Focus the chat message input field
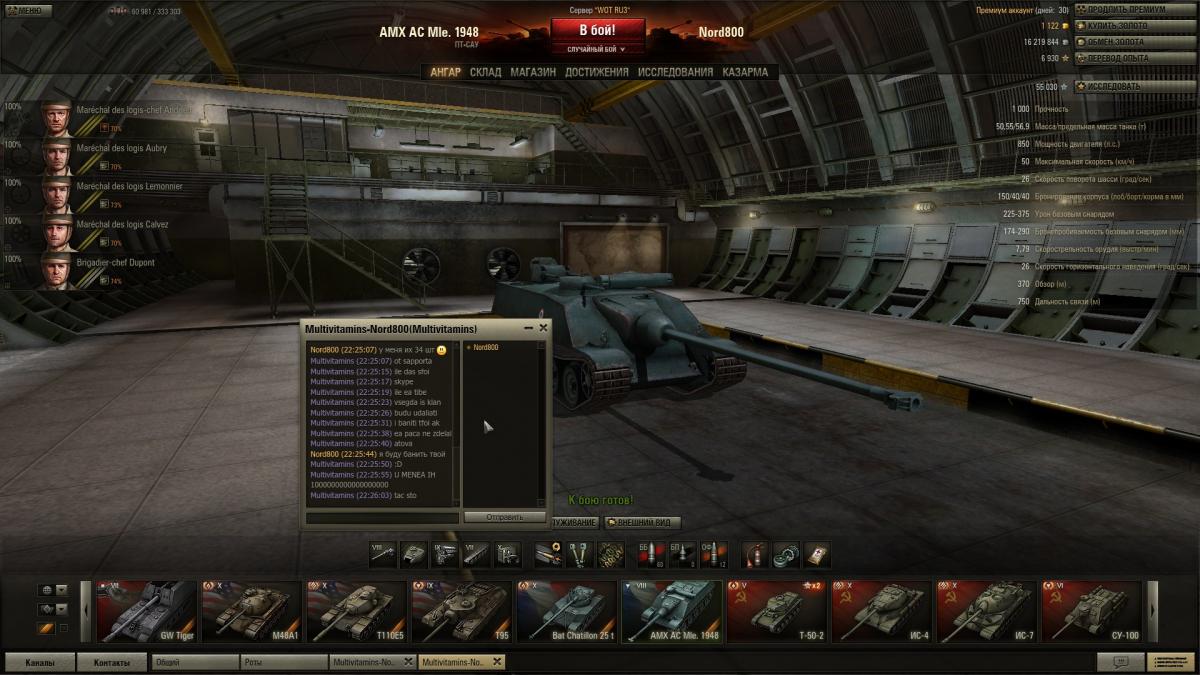This screenshot has height=675, width=1200. pyautogui.click(x=382, y=517)
